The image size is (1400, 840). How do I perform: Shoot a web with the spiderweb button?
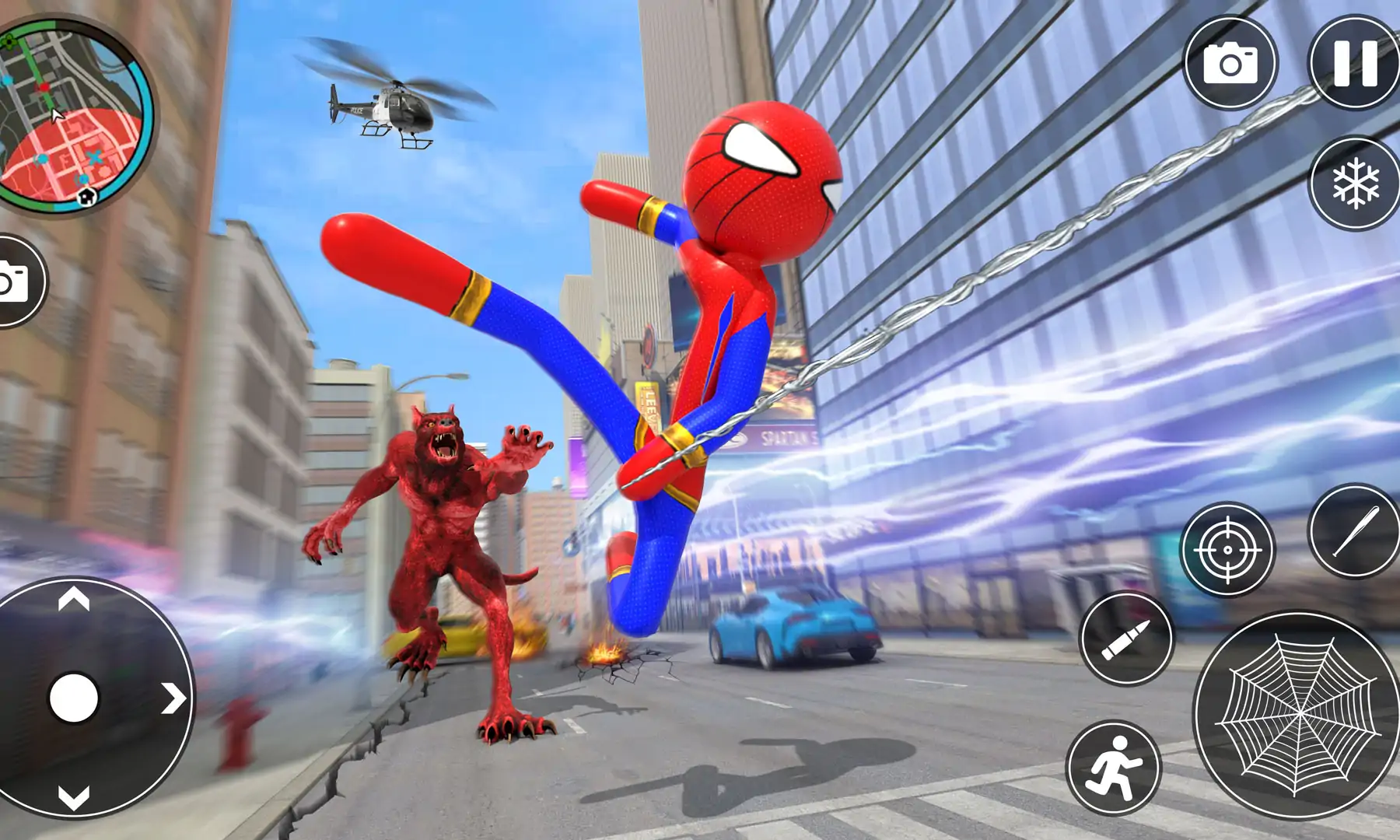coord(1297,716)
